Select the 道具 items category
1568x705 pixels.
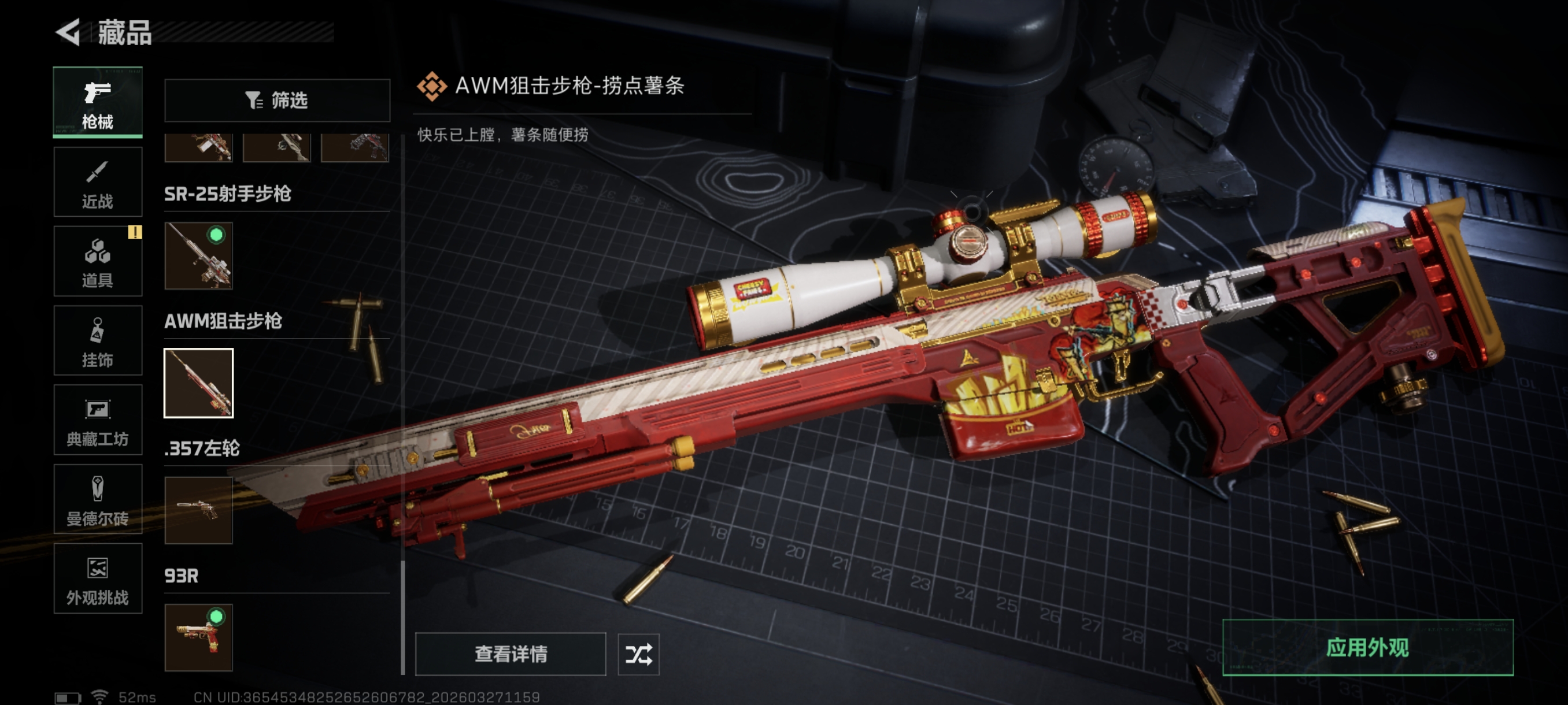click(97, 262)
